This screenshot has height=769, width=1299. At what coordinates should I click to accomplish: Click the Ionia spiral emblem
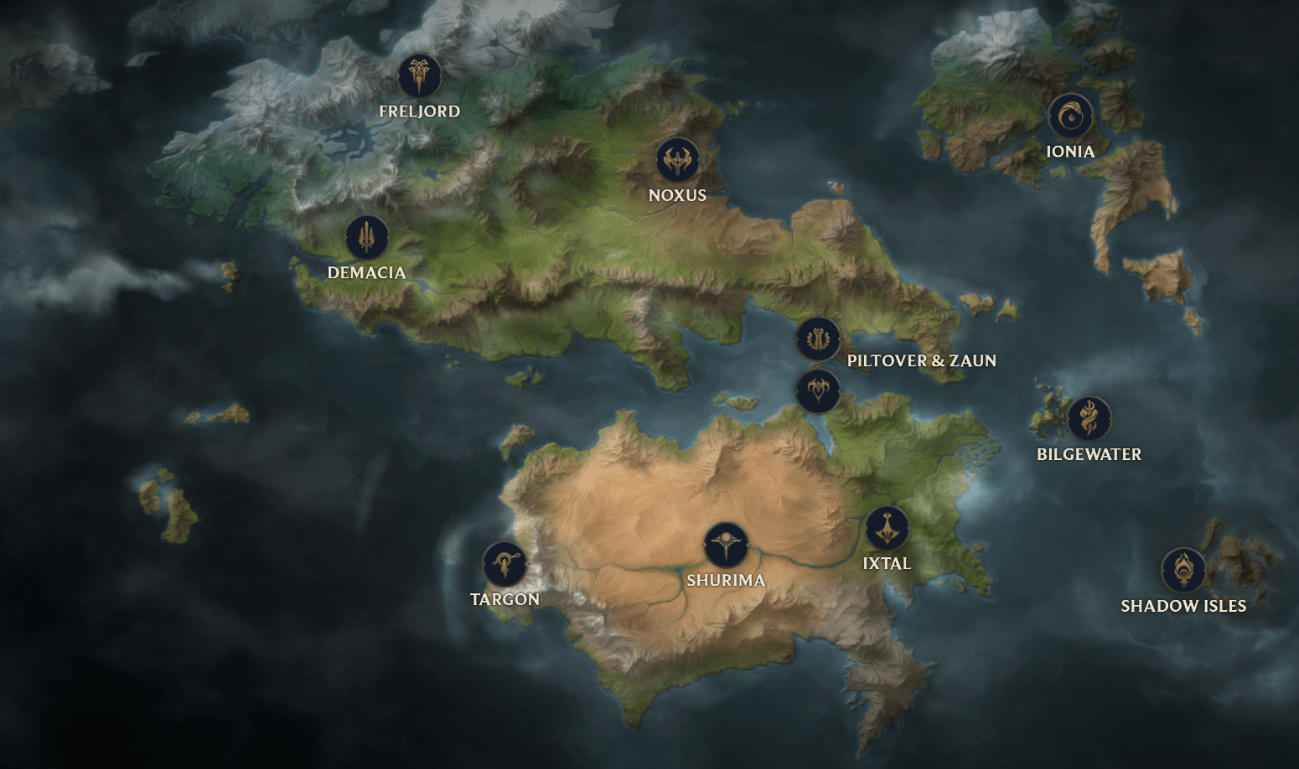coord(1070,116)
